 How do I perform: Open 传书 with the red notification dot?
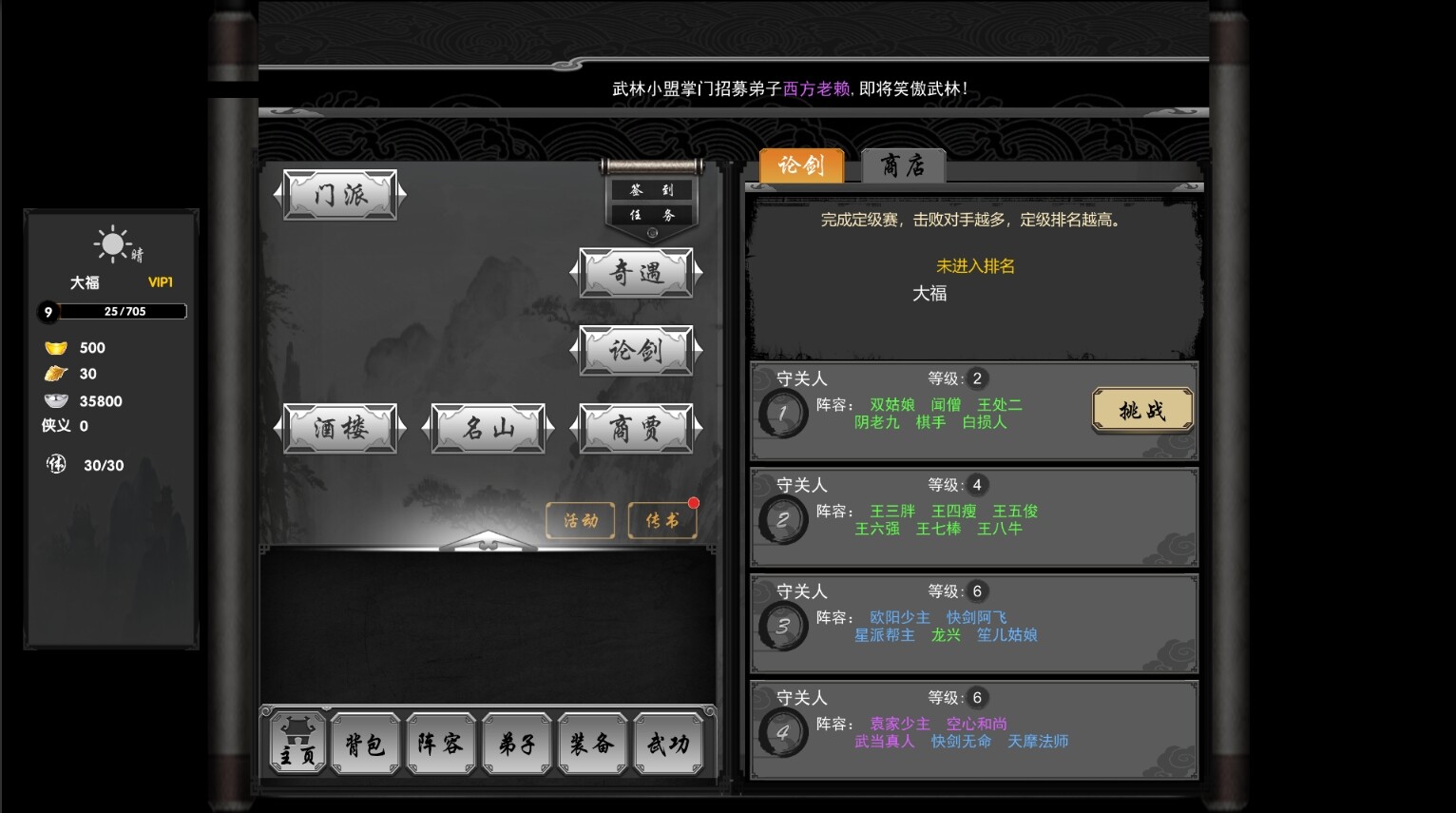click(x=662, y=520)
